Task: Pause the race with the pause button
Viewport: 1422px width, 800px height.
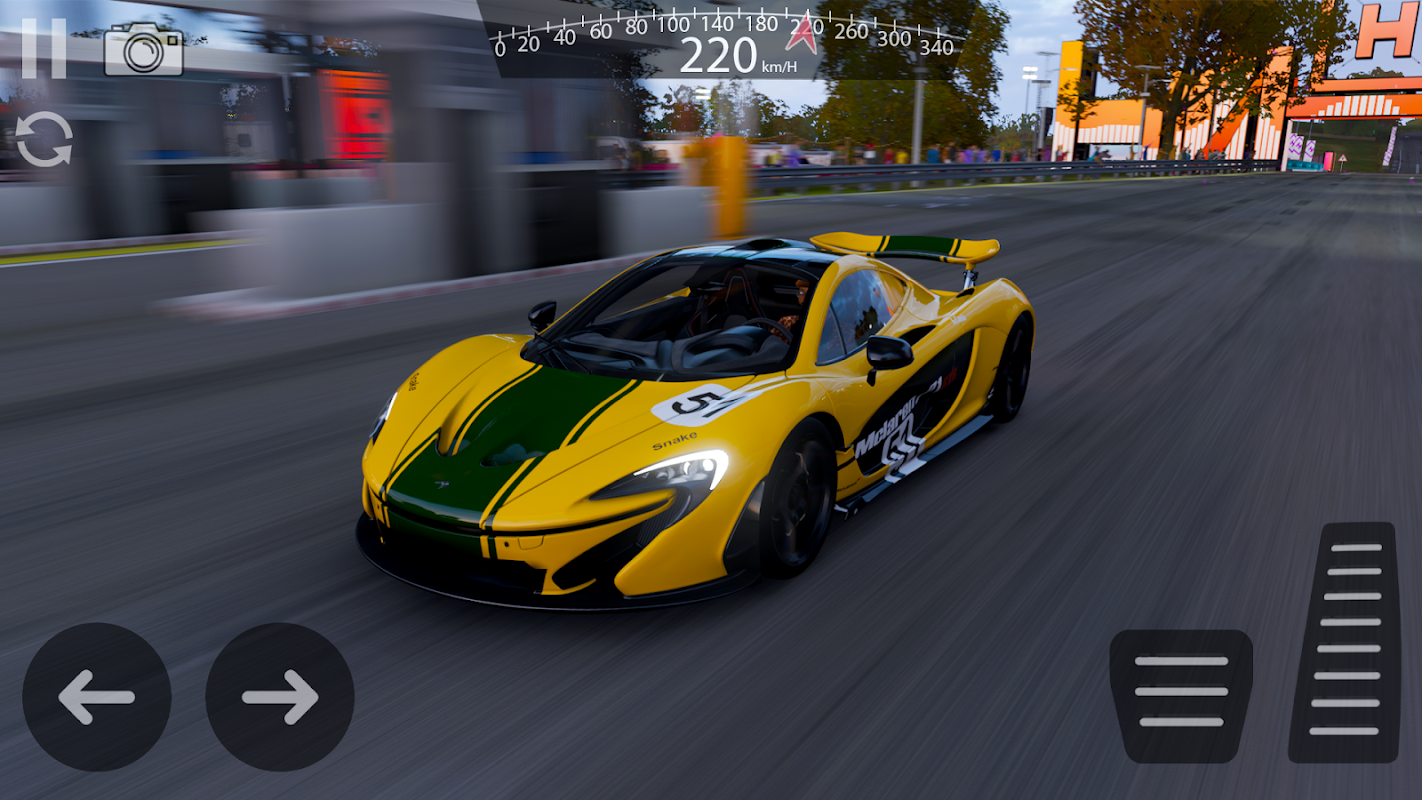Action: pos(43,48)
